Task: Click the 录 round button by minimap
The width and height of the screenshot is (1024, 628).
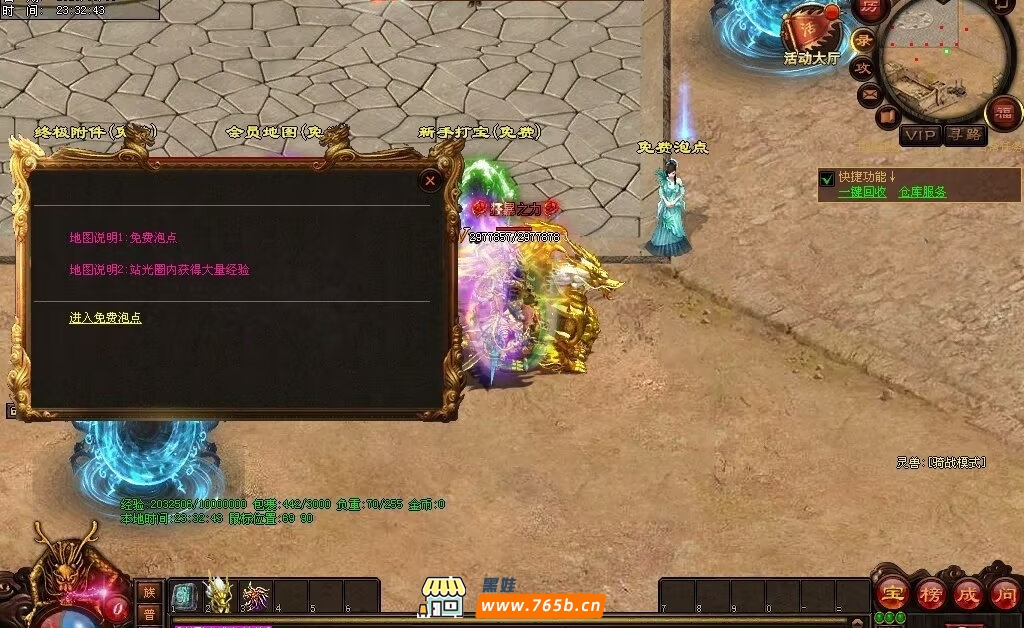Action: 864,40
